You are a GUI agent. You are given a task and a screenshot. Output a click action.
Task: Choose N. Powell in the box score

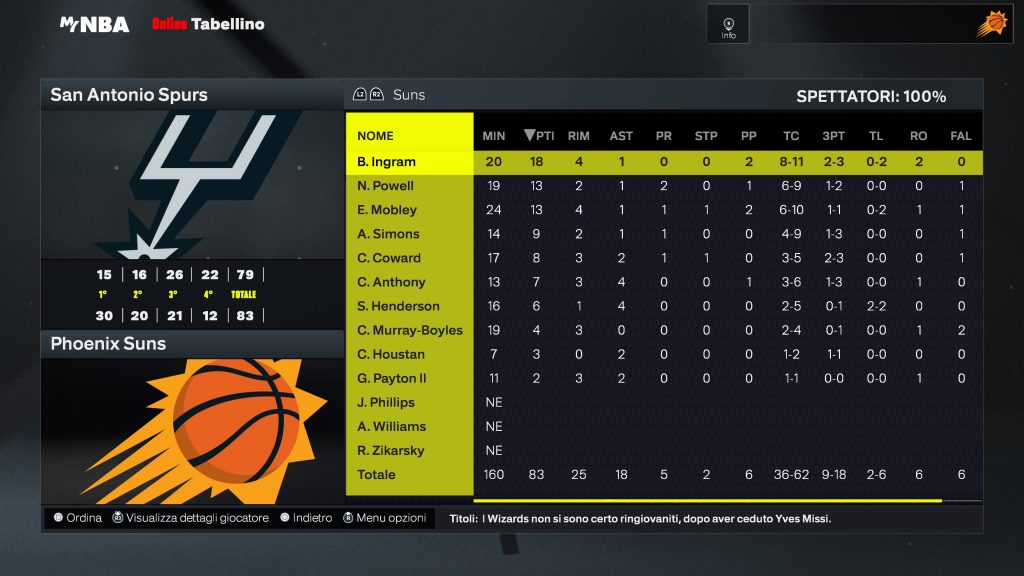(x=385, y=186)
